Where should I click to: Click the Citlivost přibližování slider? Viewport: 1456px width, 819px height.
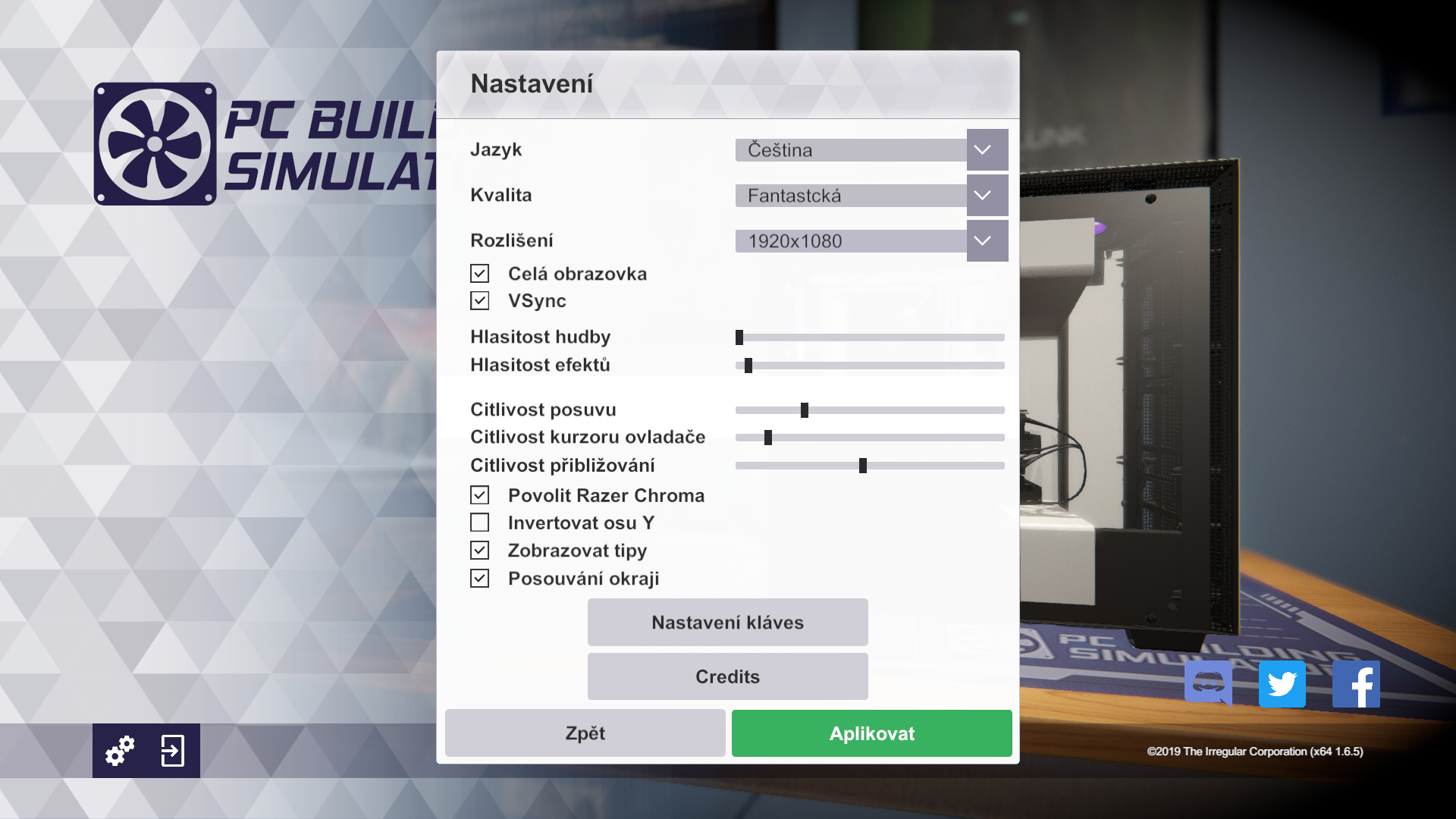point(870,466)
